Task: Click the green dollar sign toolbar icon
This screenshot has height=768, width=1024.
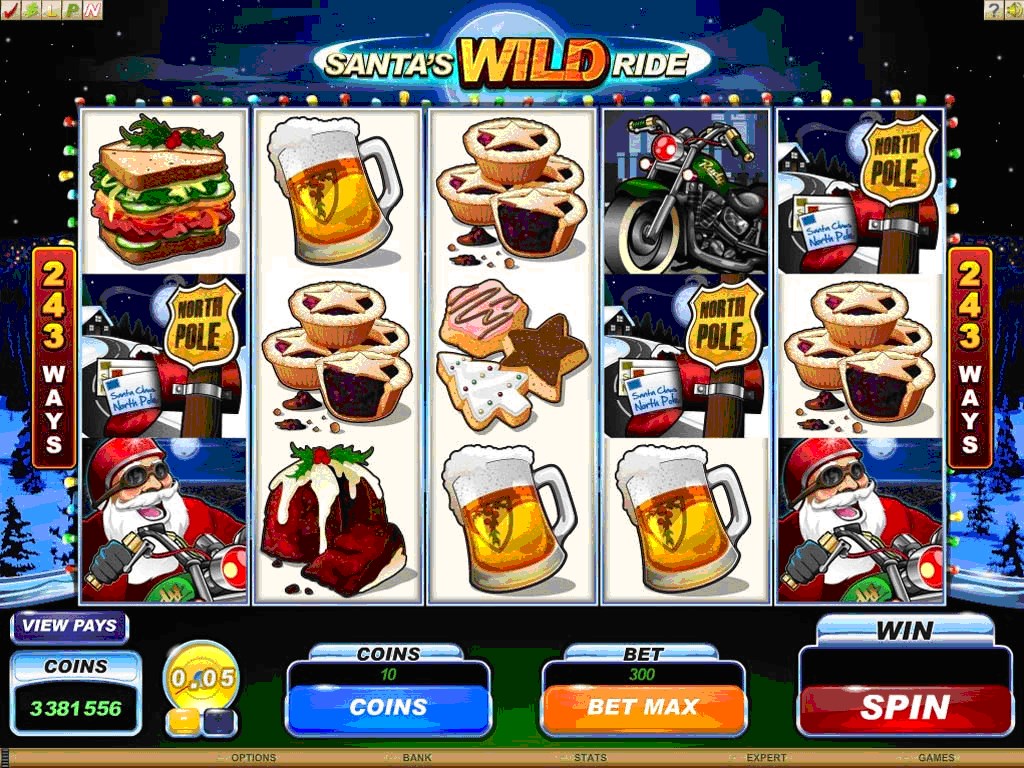Action: pos(31,11)
